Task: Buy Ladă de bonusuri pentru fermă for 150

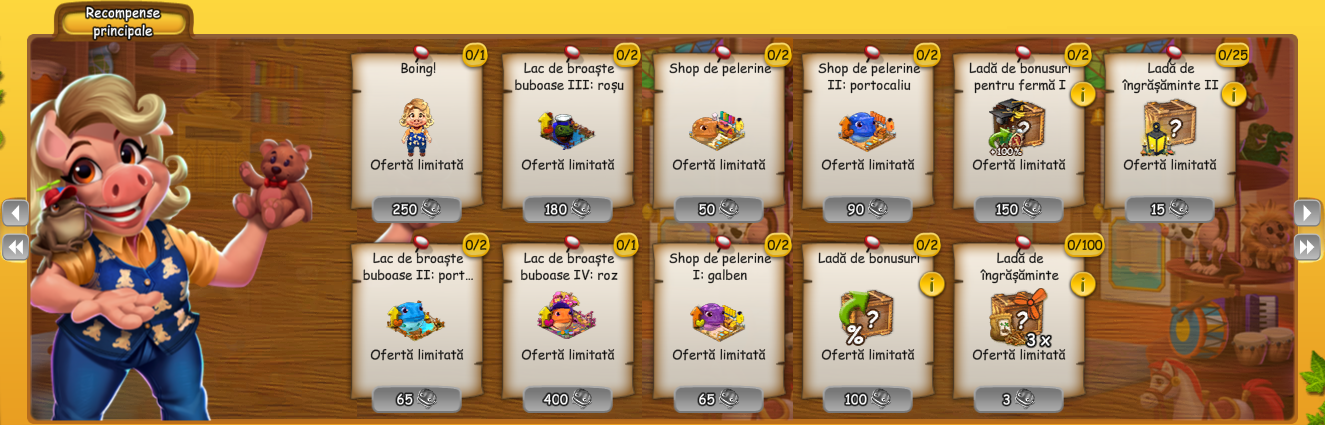Action: (x=1018, y=209)
